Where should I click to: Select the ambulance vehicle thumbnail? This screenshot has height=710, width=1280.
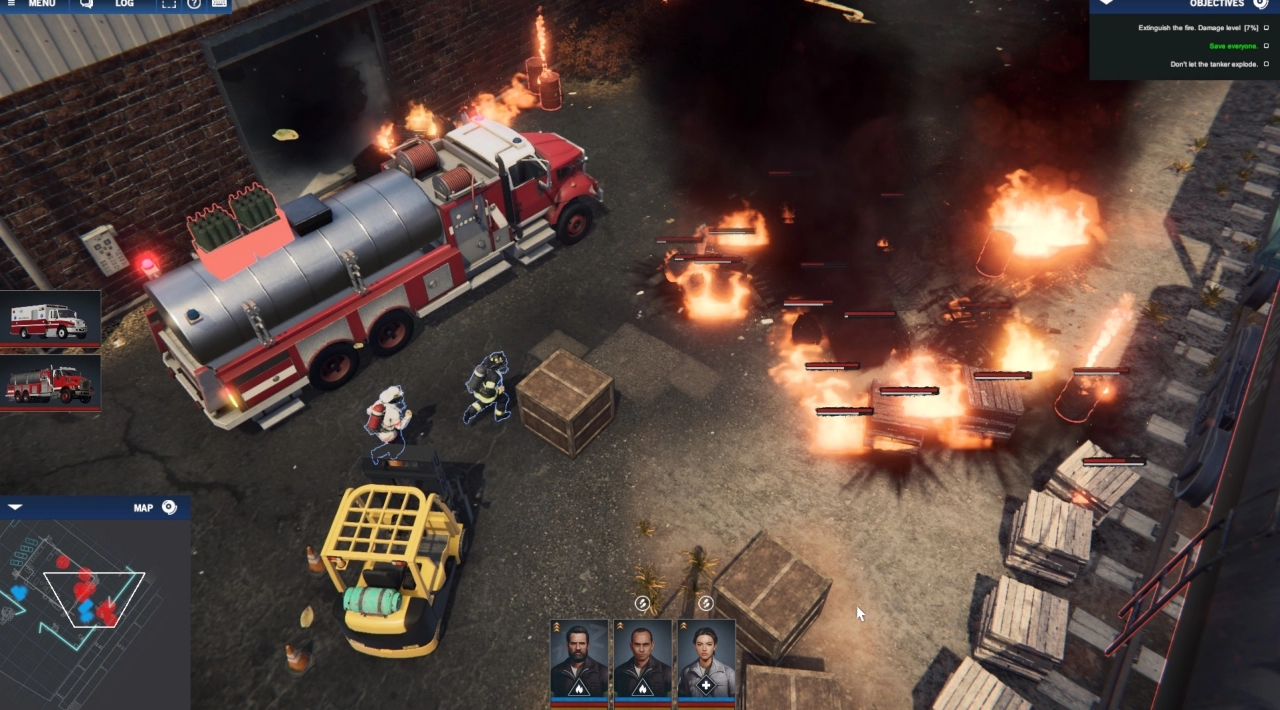tap(50, 320)
